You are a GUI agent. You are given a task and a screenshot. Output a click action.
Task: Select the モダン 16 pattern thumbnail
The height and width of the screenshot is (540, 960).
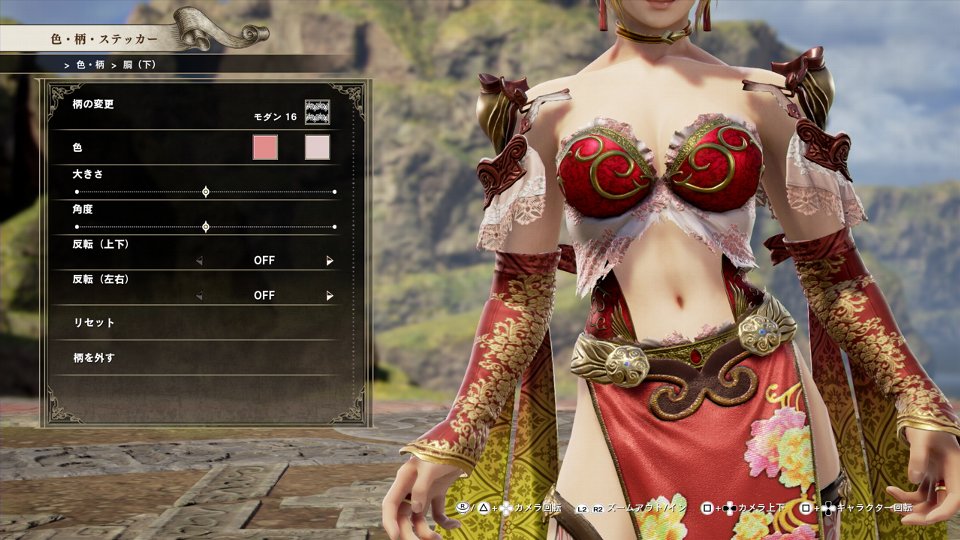tap(317, 112)
